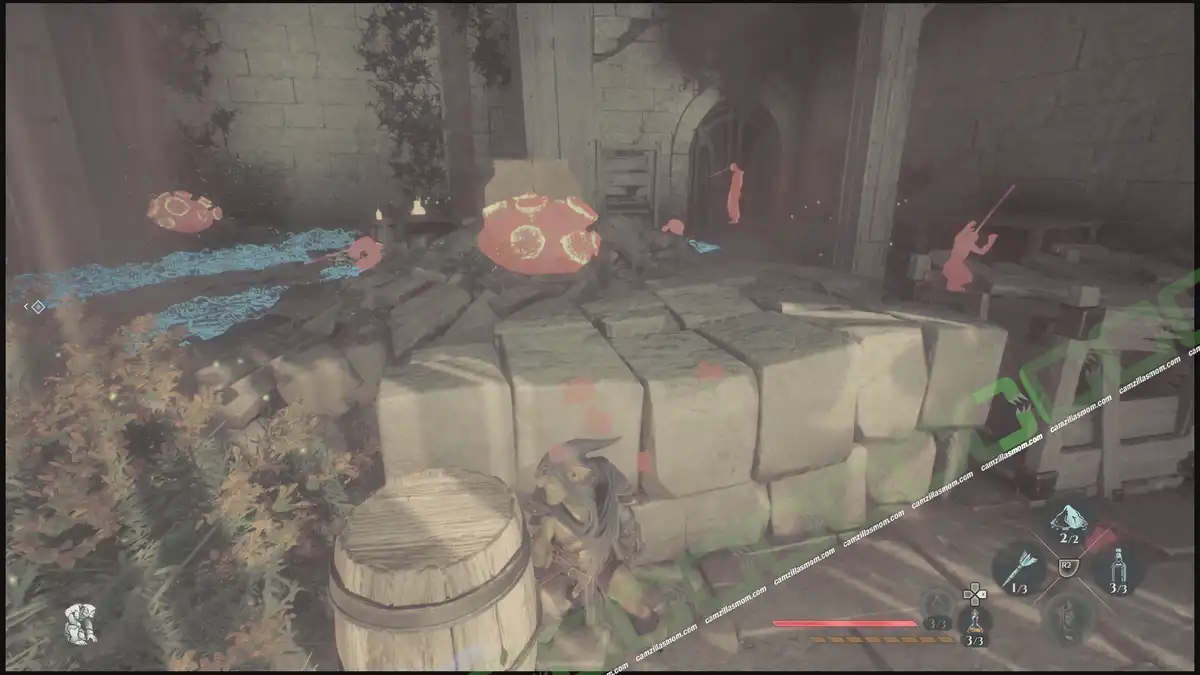Image resolution: width=1200 pixels, height=675 pixels.
Task: Pick the dimmed bottom item wheel slot
Action: coord(1066,617)
